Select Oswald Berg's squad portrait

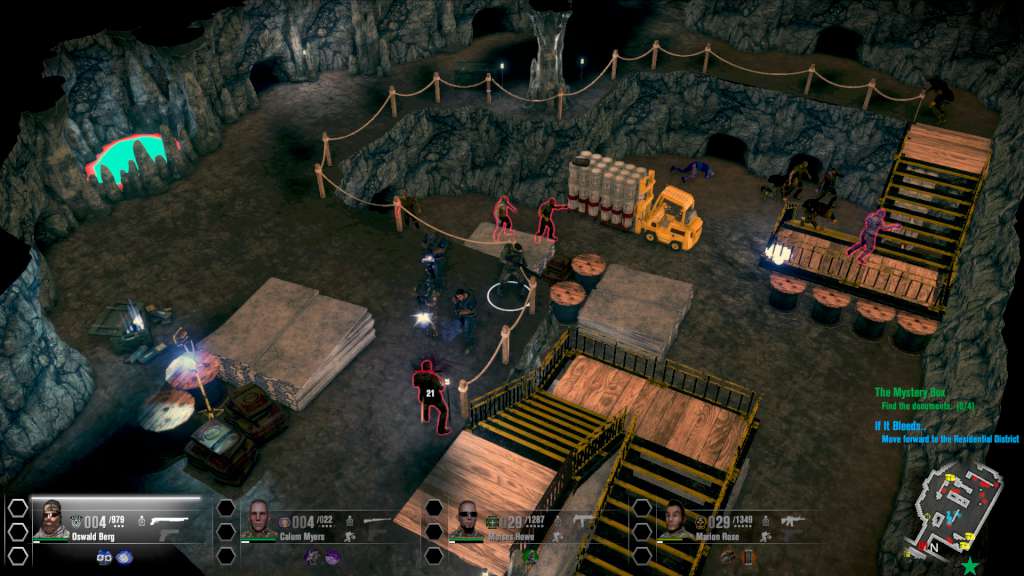[x=52, y=520]
